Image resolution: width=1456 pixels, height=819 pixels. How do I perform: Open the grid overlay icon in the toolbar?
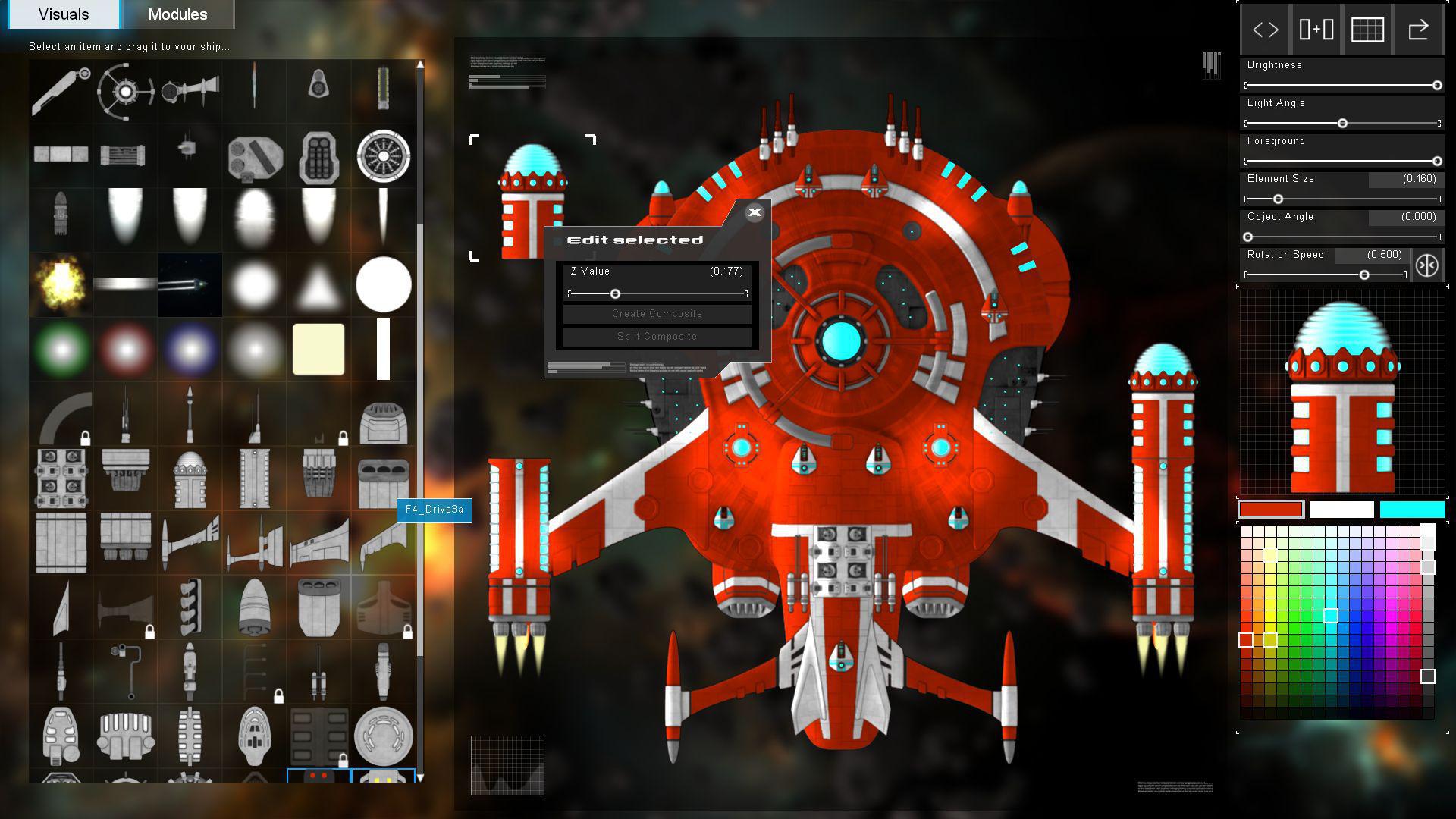pyautogui.click(x=1367, y=29)
